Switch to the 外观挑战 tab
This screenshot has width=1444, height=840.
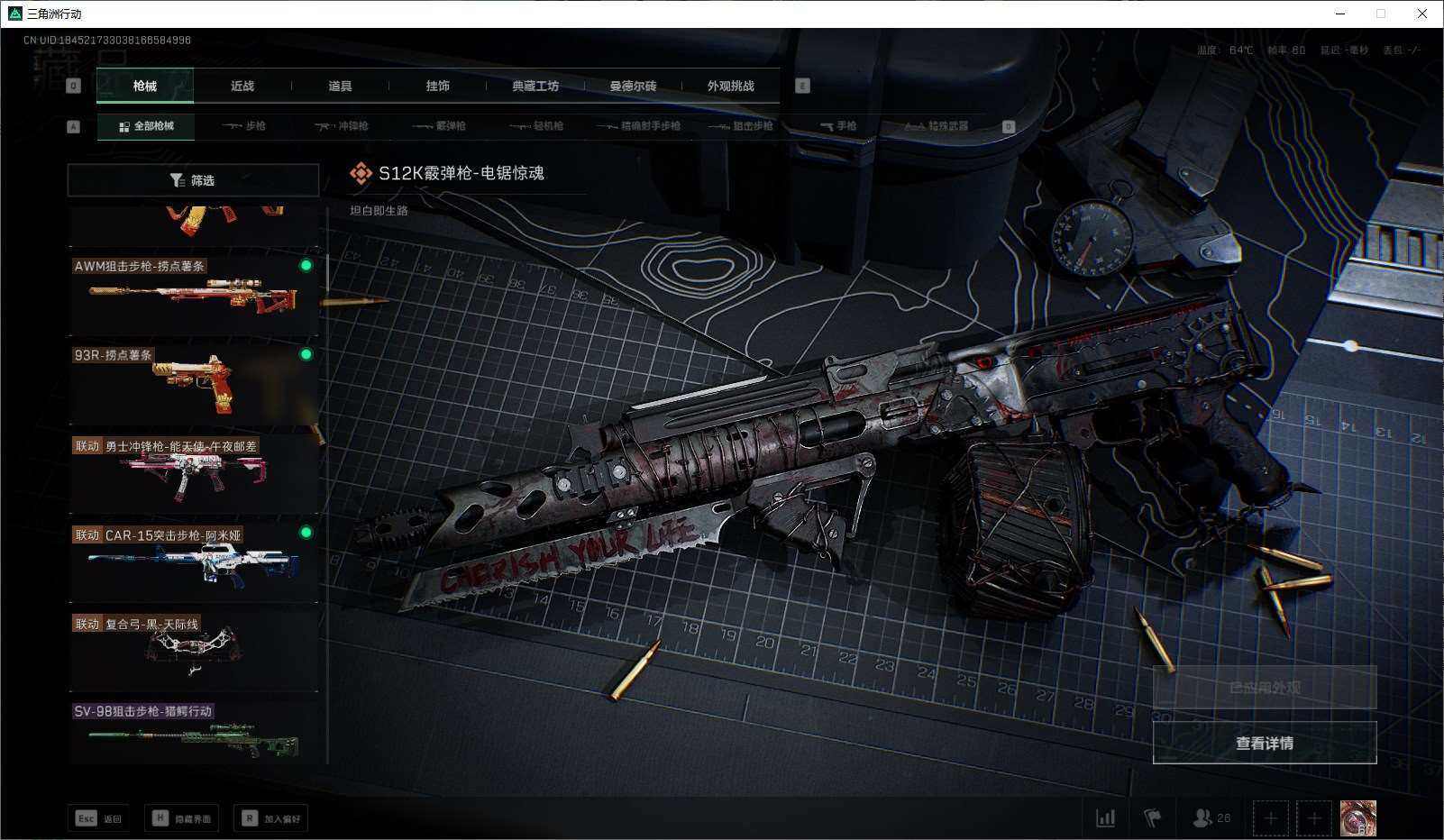click(730, 87)
